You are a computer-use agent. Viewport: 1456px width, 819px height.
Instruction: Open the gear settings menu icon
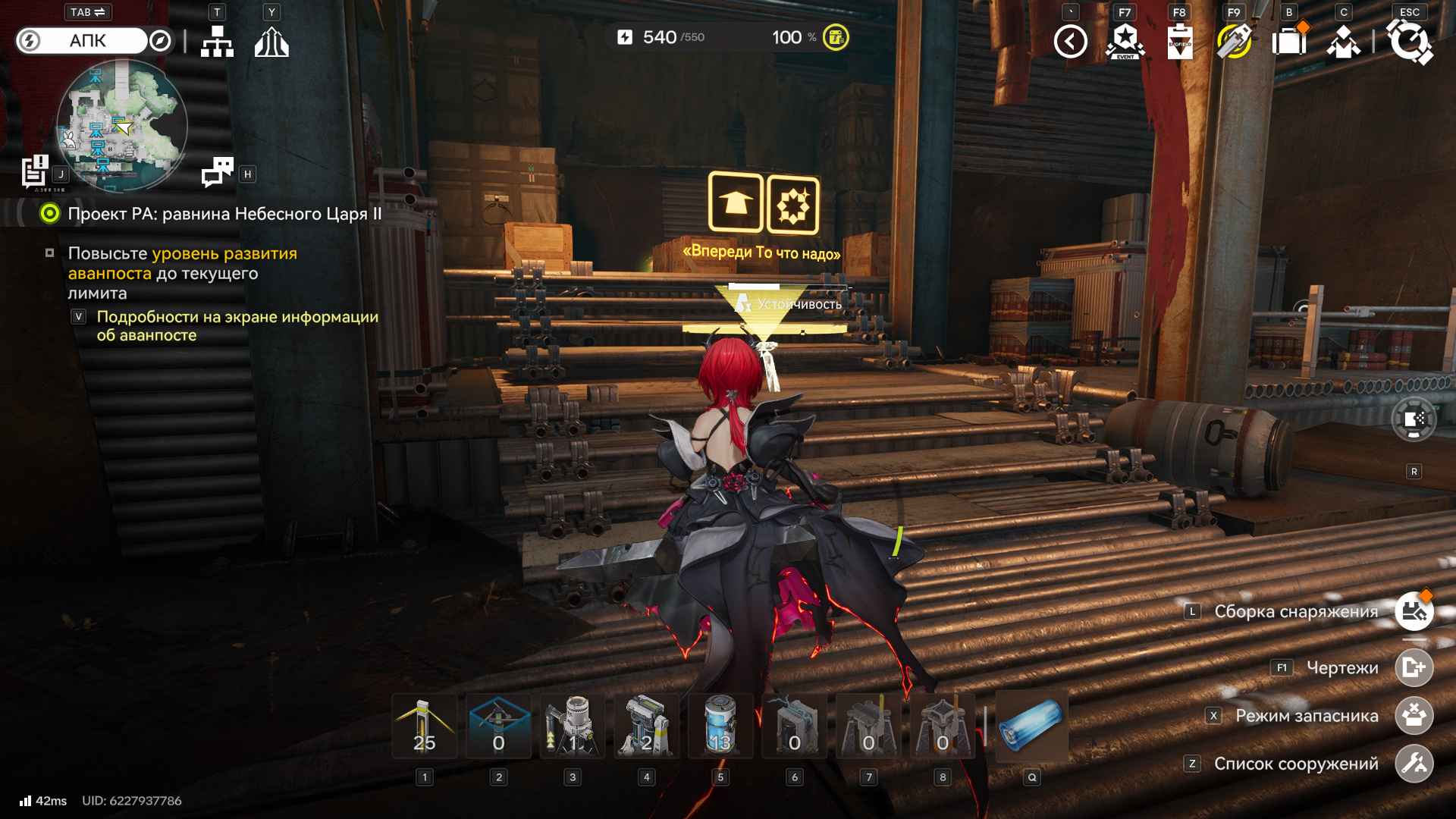(x=1409, y=42)
